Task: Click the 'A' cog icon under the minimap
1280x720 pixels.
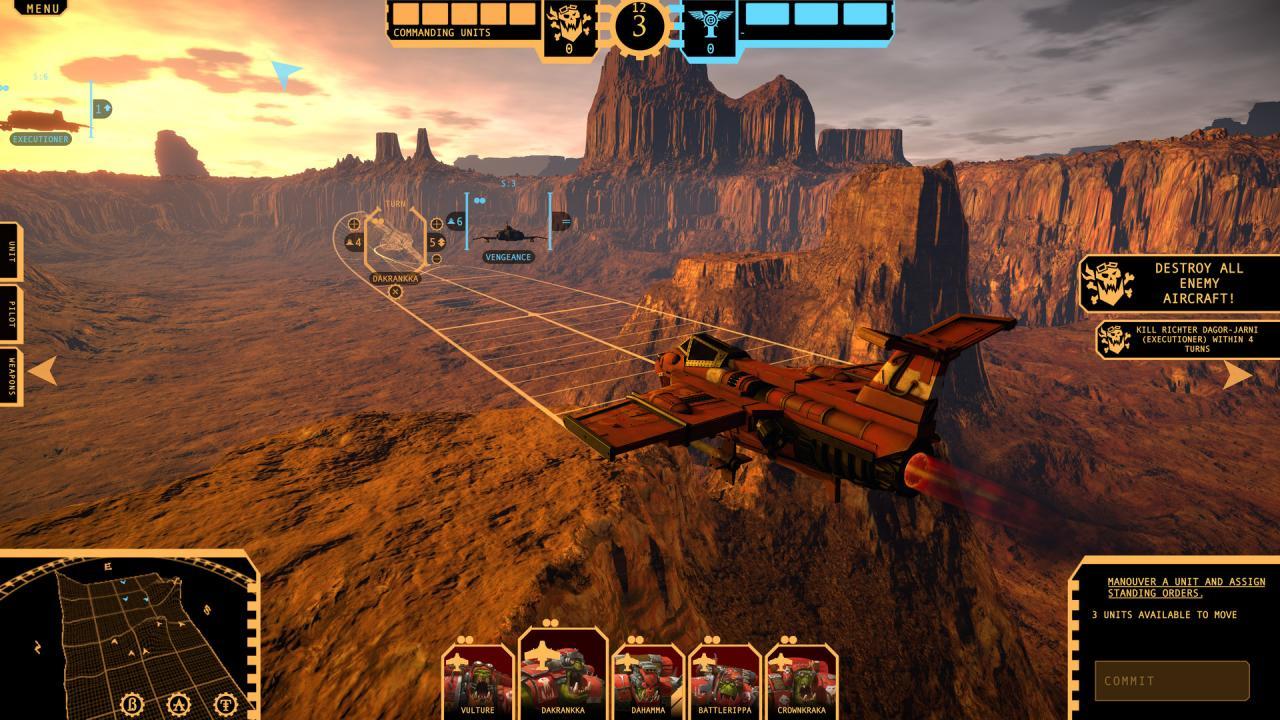Action: point(179,703)
